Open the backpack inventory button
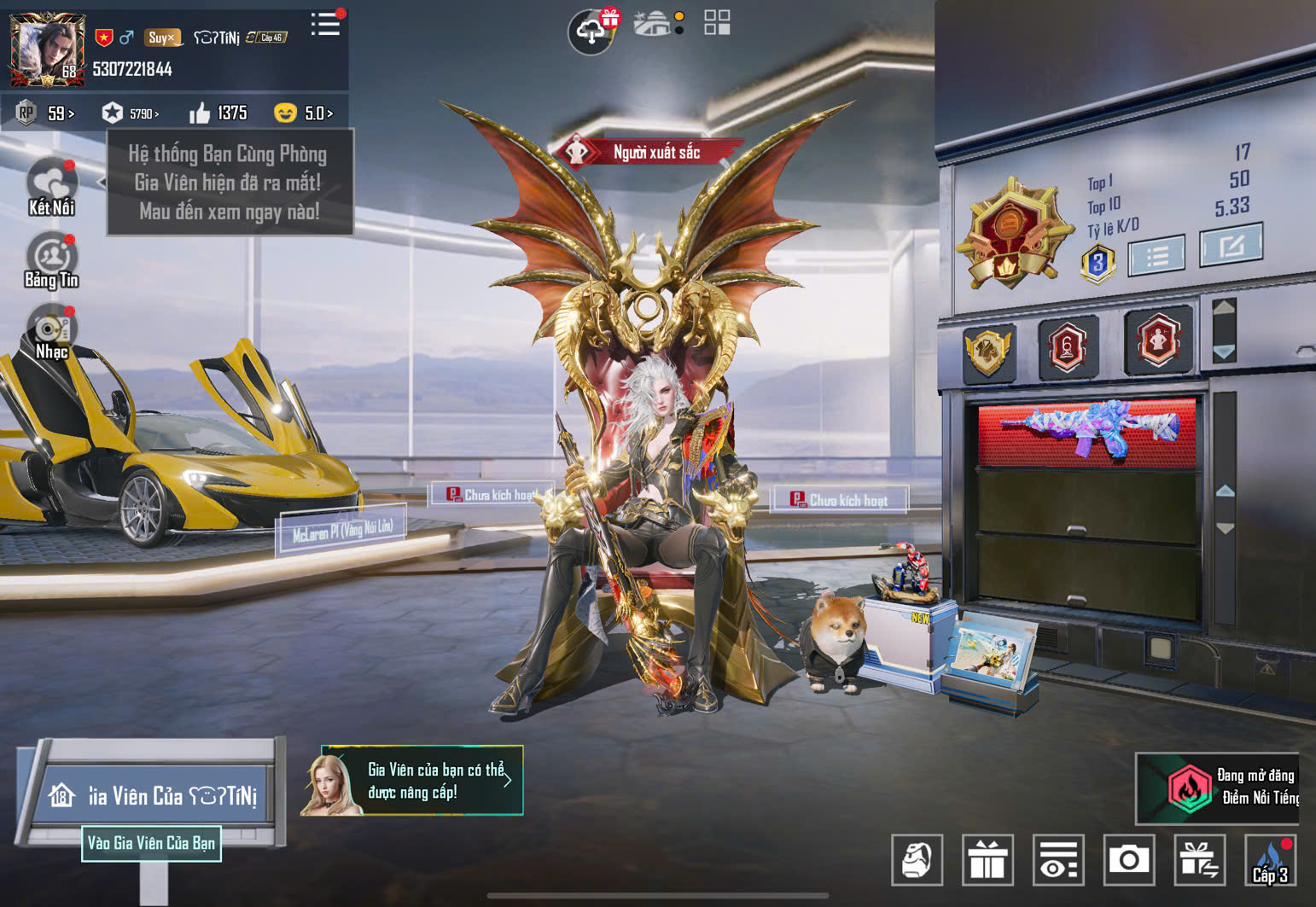Viewport: 1316px width, 907px height. pyautogui.click(x=917, y=860)
